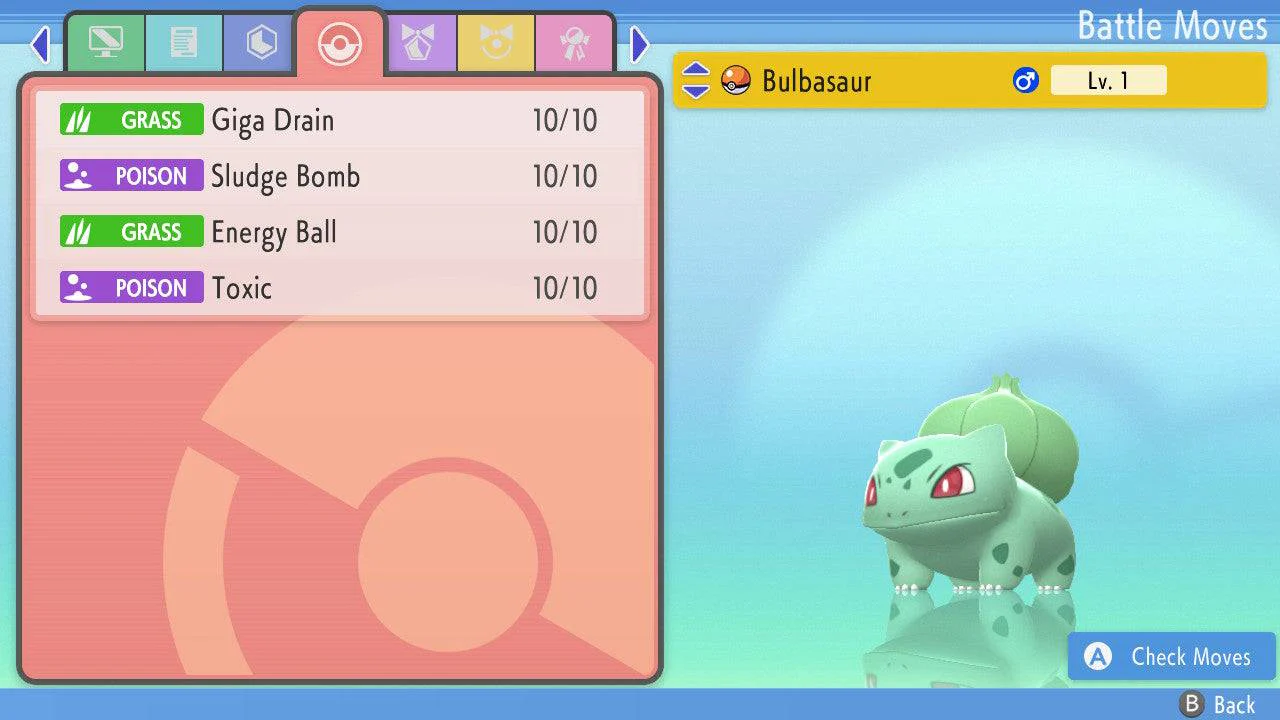Image resolution: width=1280 pixels, height=720 pixels.
Task: Pick the Toxic move entry
Action: click(340, 289)
